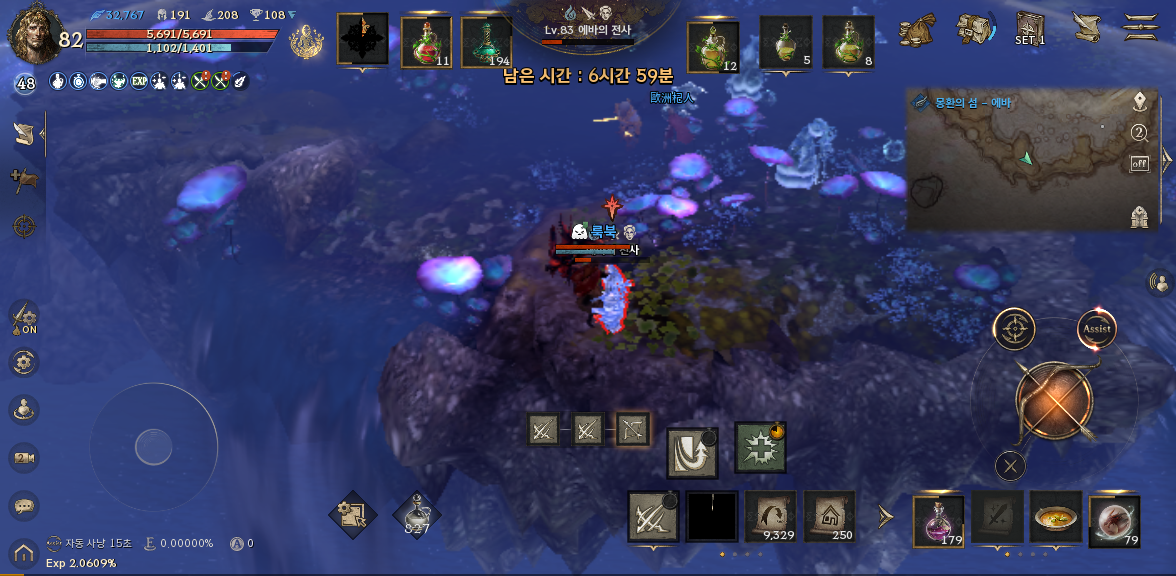Toggle the minimap off switch
Screen dimensions: 1176x576
(x=1139, y=164)
